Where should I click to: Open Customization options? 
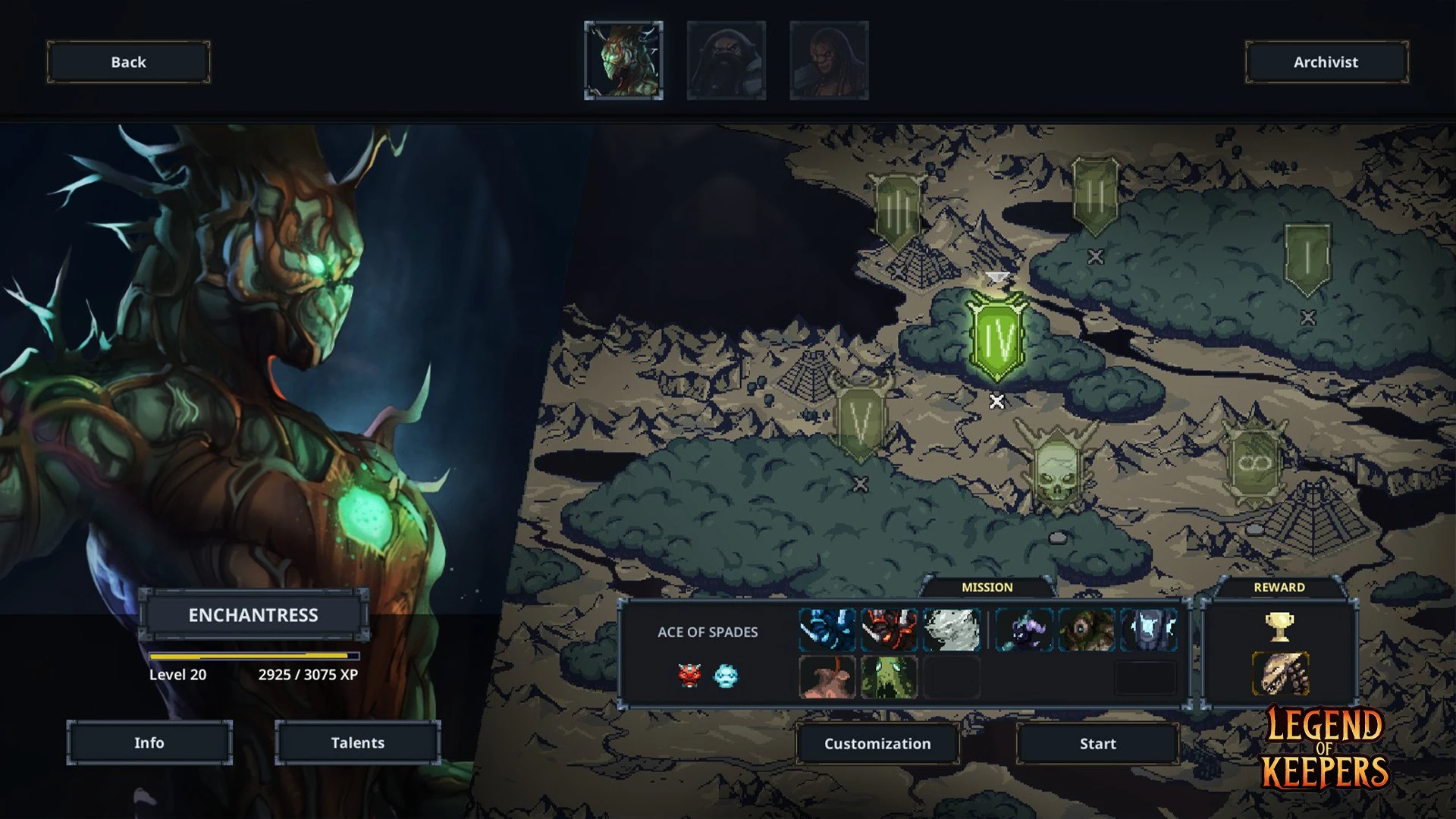877,743
